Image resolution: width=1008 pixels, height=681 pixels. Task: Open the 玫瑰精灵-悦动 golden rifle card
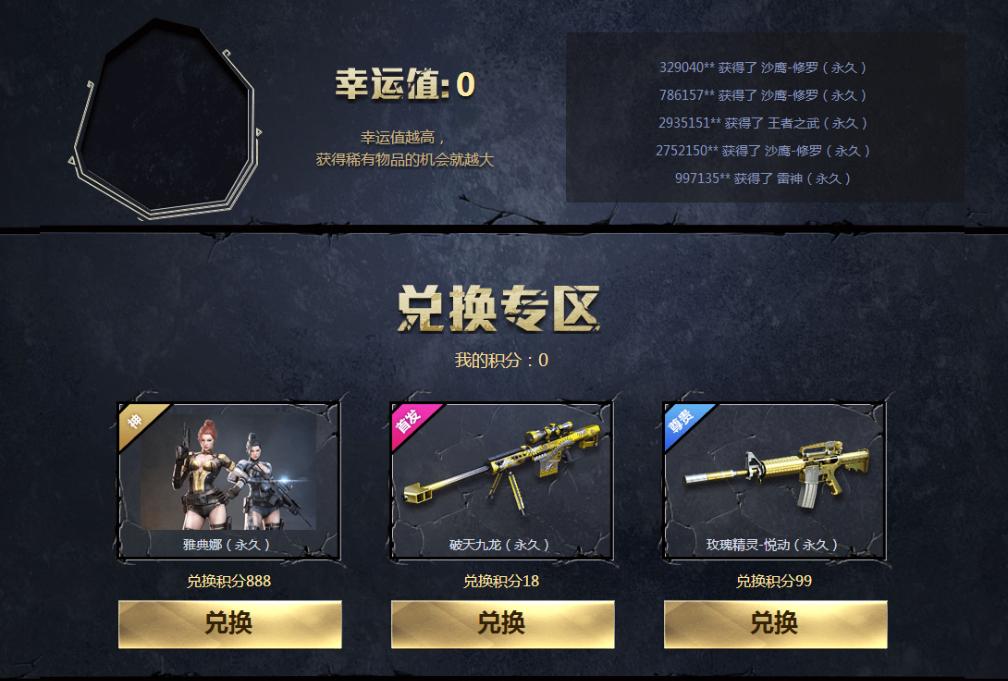775,480
